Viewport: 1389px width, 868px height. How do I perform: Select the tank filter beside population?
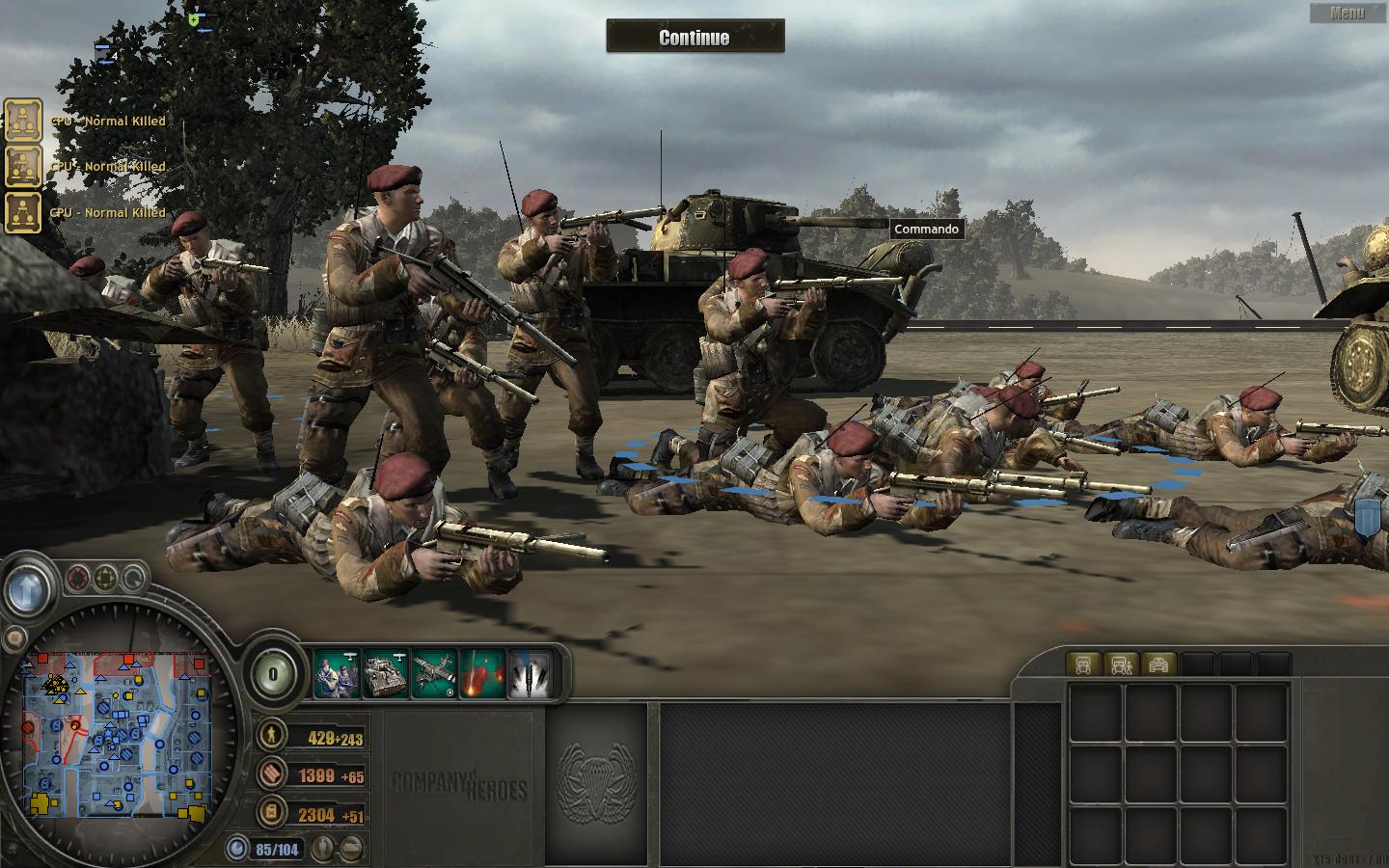(x=353, y=849)
